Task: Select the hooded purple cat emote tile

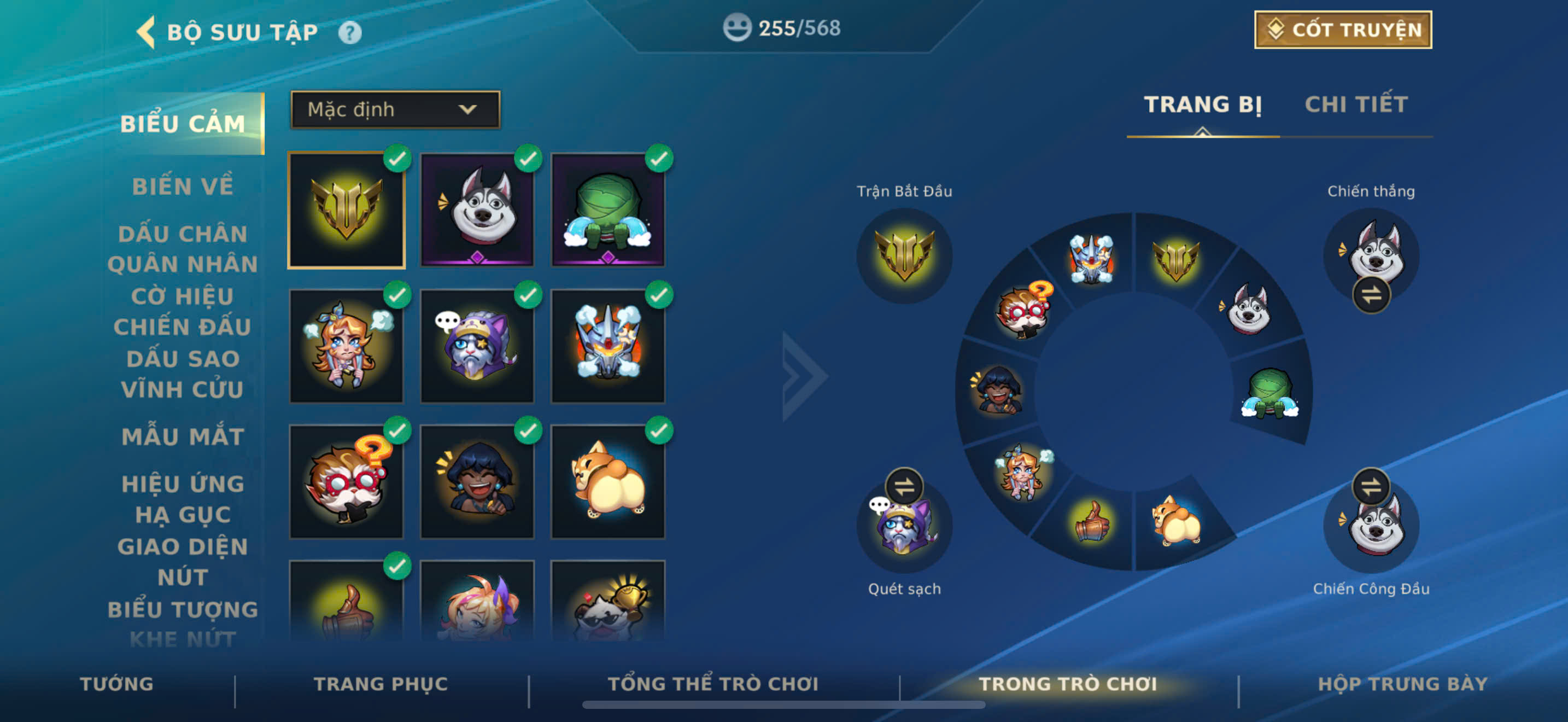Action: [477, 346]
